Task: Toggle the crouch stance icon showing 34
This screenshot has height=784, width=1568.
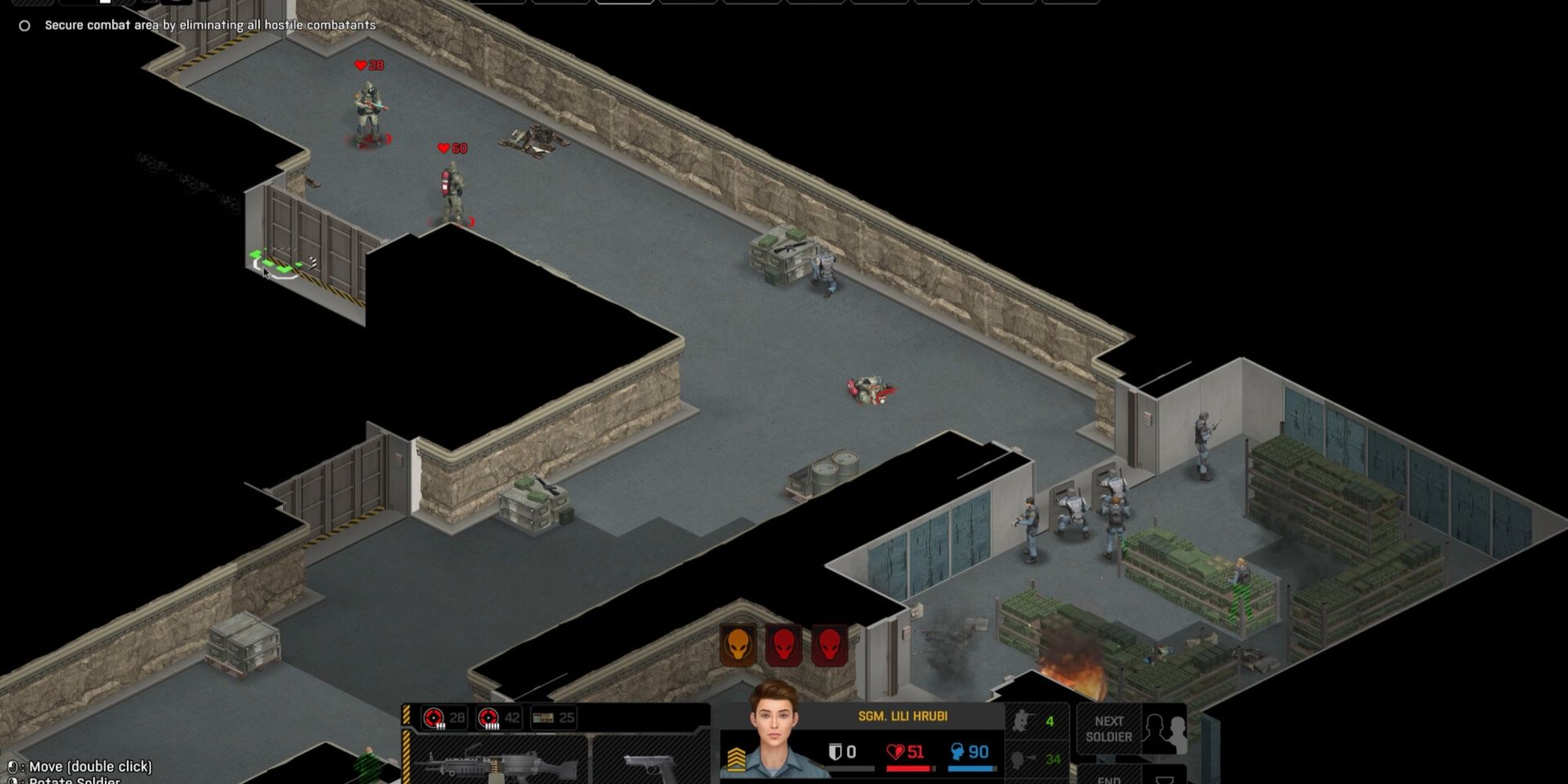Action: pyautogui.click(x=1035, y=757)
